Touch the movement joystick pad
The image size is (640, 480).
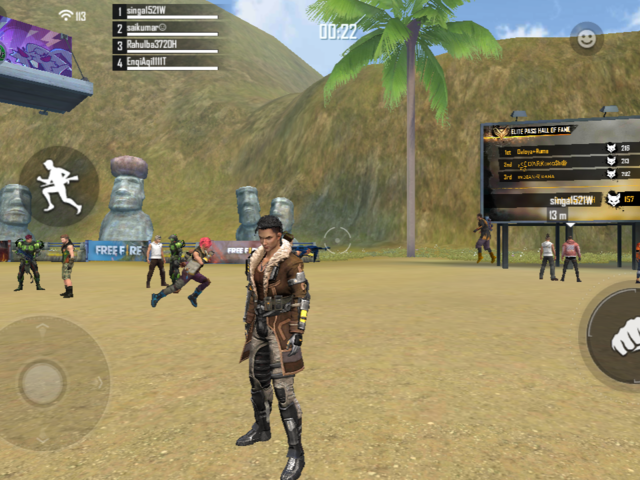(45, 382)
